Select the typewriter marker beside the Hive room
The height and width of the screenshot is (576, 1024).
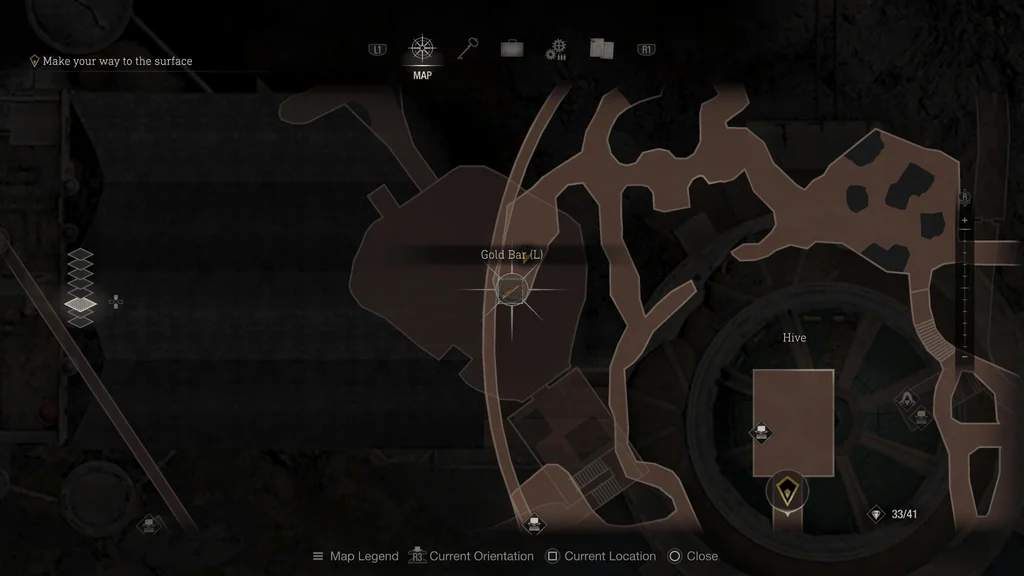[x=761, y=433]
